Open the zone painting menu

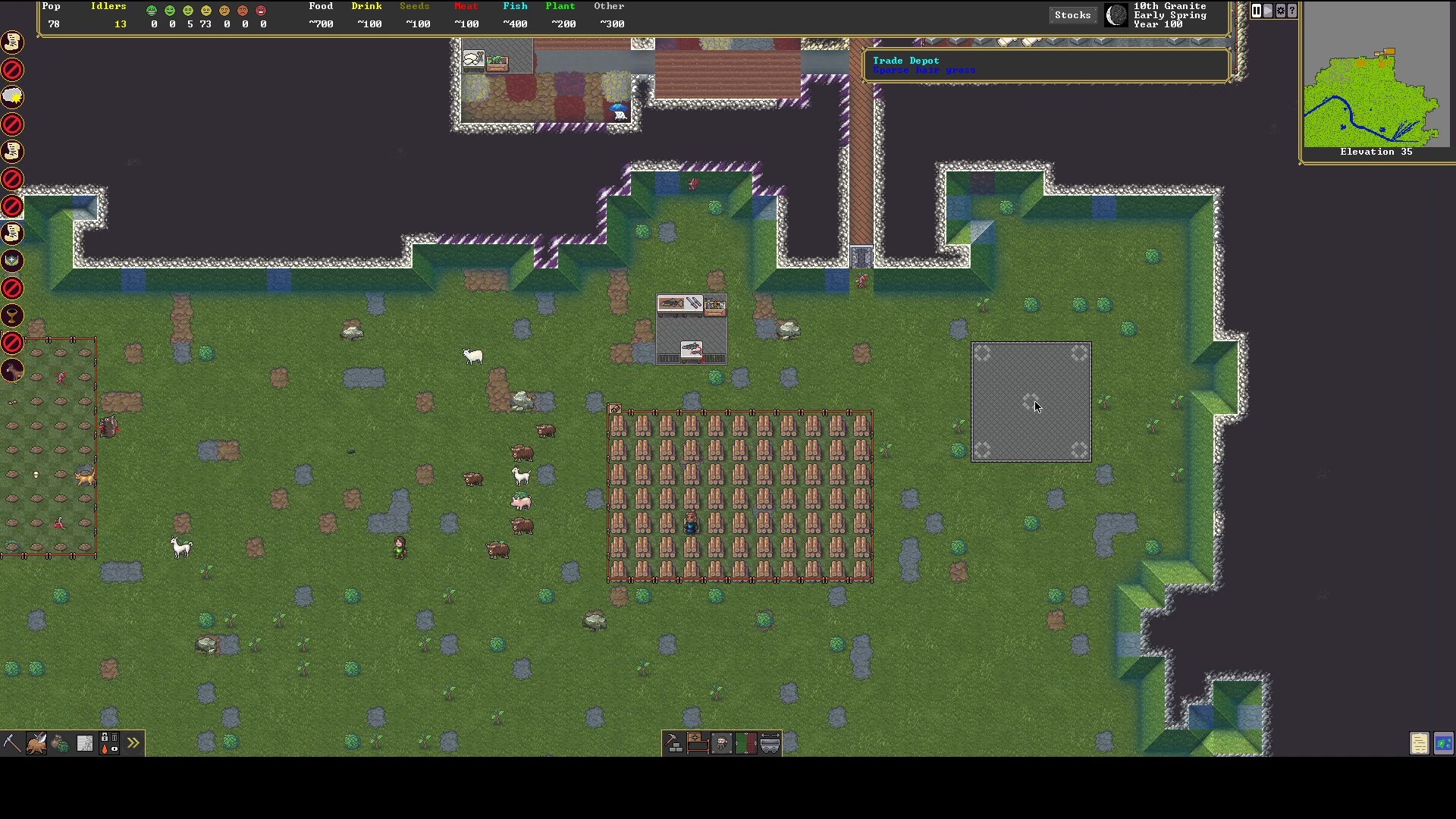tap(746, 743)
